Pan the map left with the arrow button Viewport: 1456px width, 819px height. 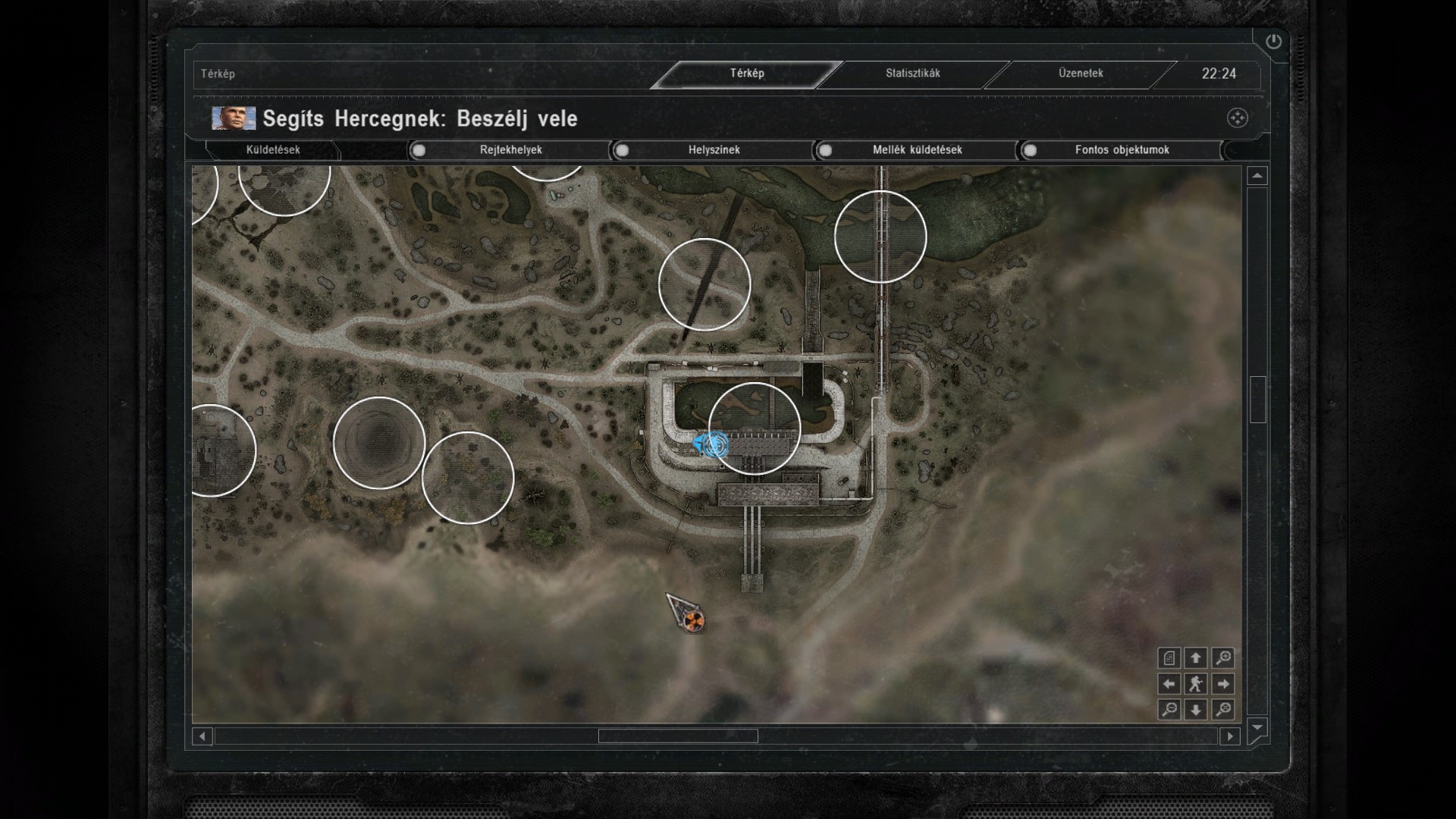pos(1169,684)
